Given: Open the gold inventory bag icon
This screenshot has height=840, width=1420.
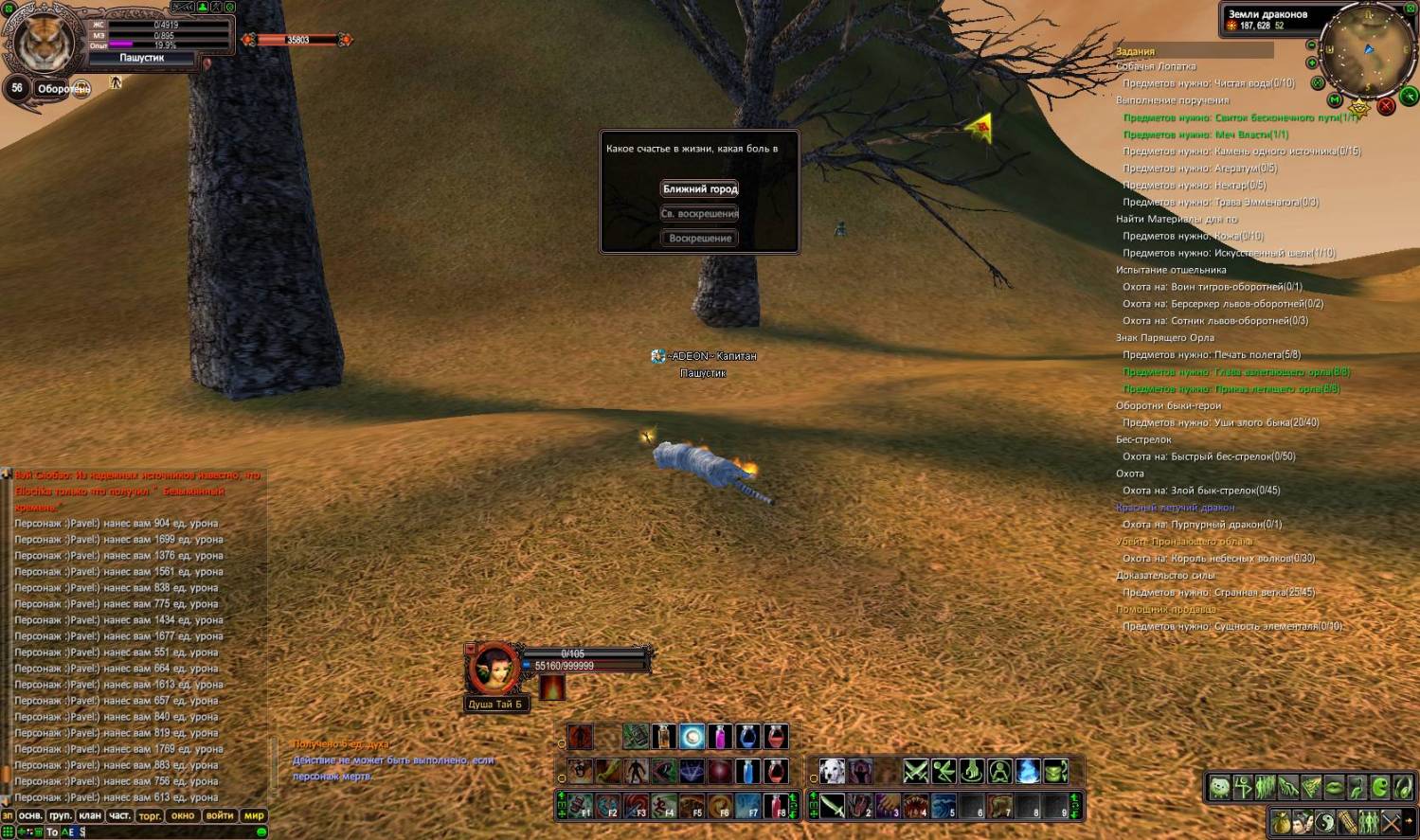Looking at the screenshot, I should point(1281,822).
